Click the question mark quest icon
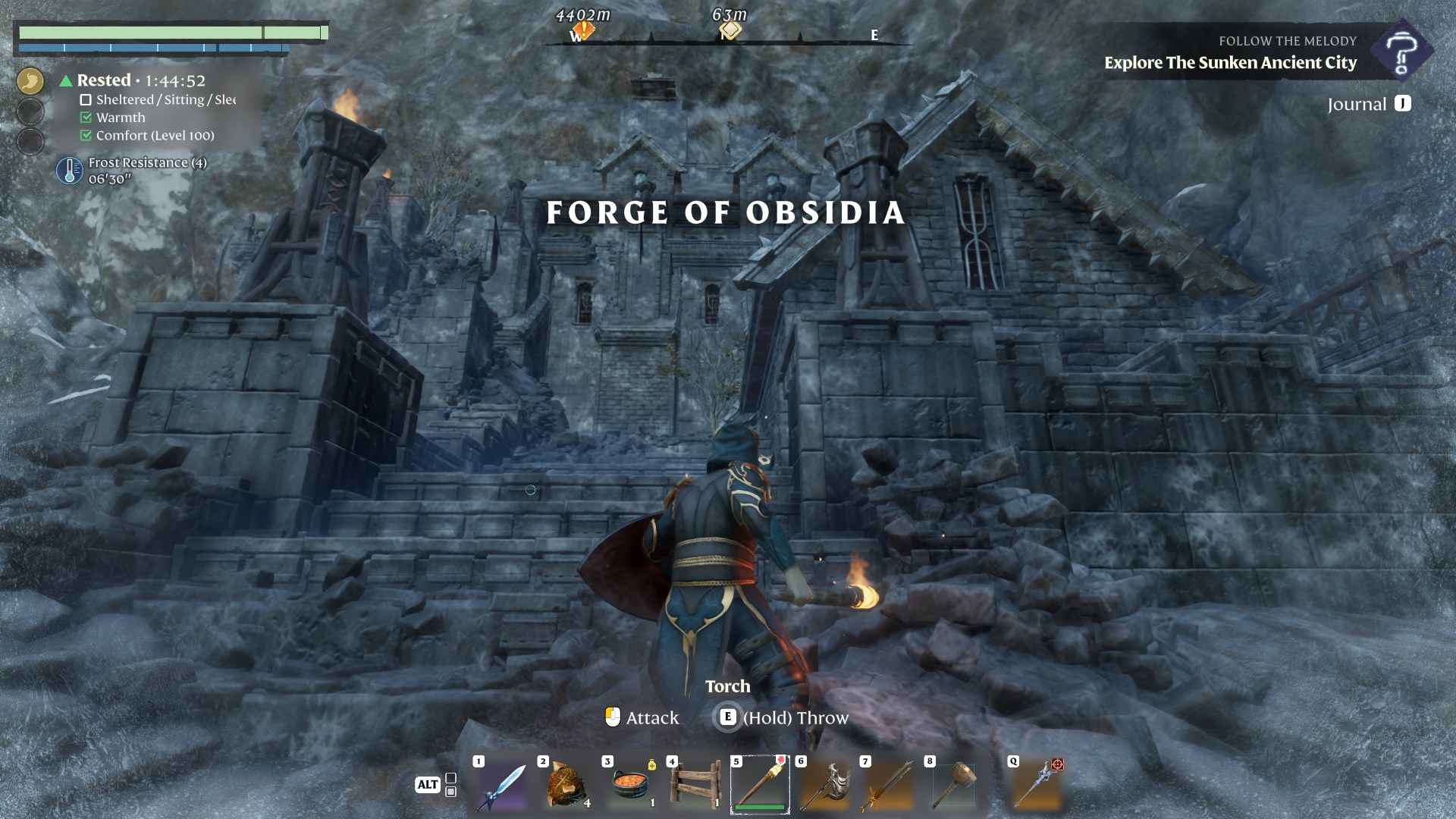 point(1401,52)
